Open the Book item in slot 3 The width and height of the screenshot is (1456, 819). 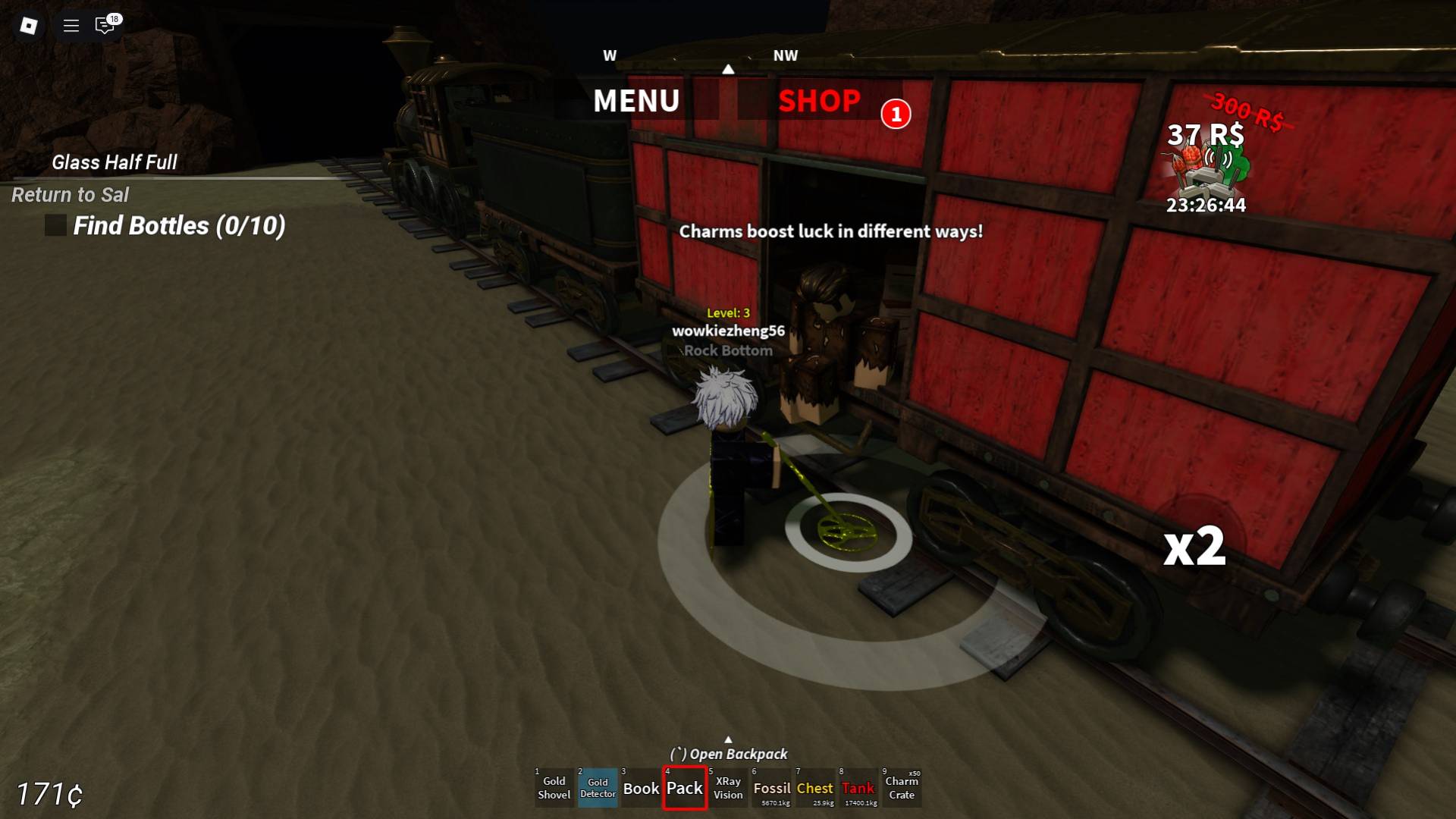(641, 789)
